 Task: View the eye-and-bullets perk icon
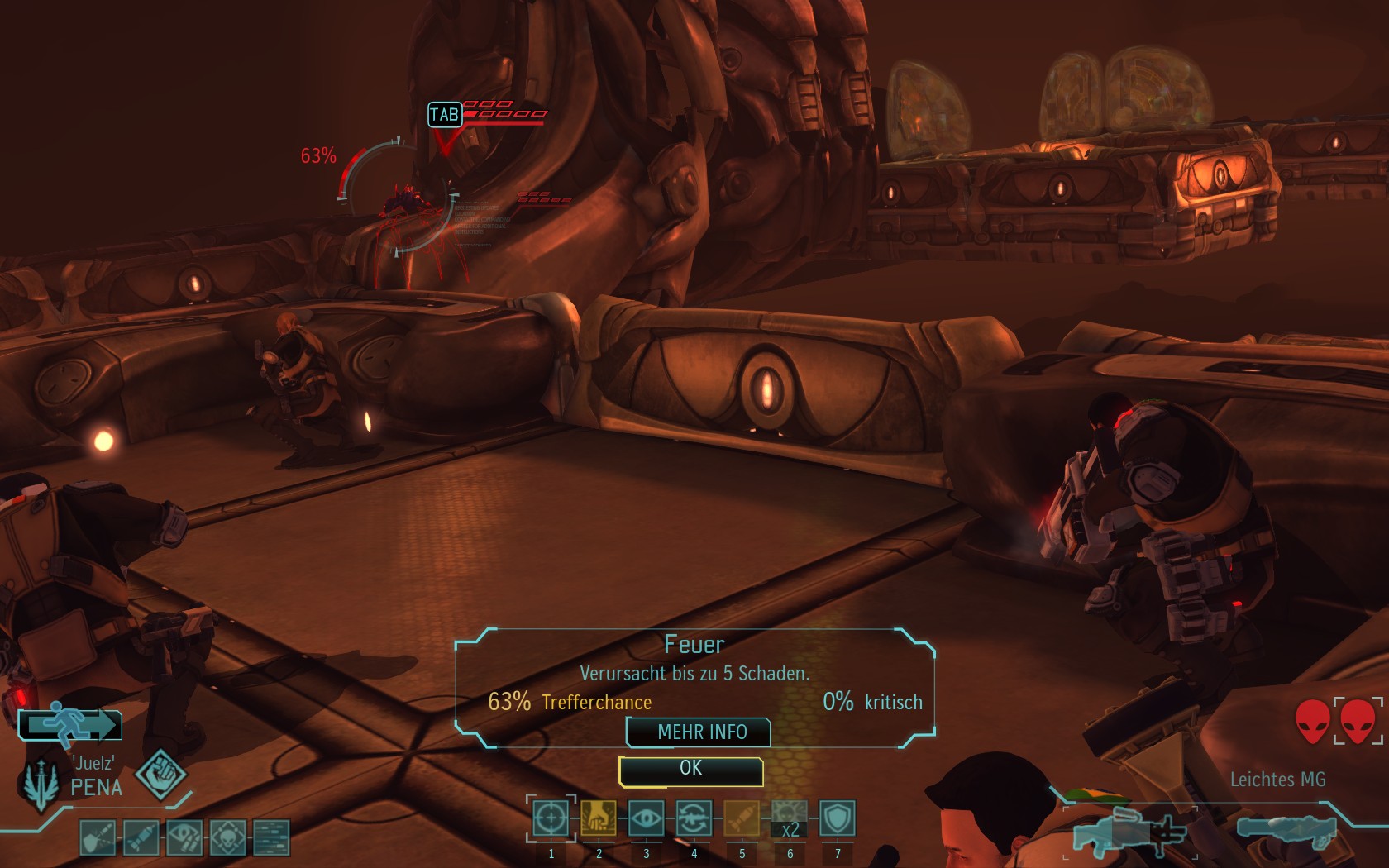point(184,837)
